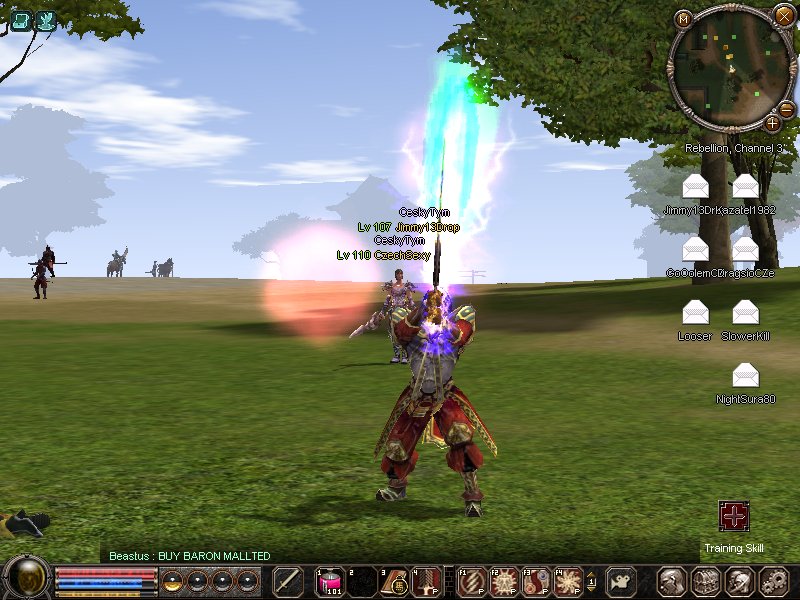Open the whisper envelope from GoOolemC
The width and height of the screenshot is (800, 600).
[x=695, y=249]
